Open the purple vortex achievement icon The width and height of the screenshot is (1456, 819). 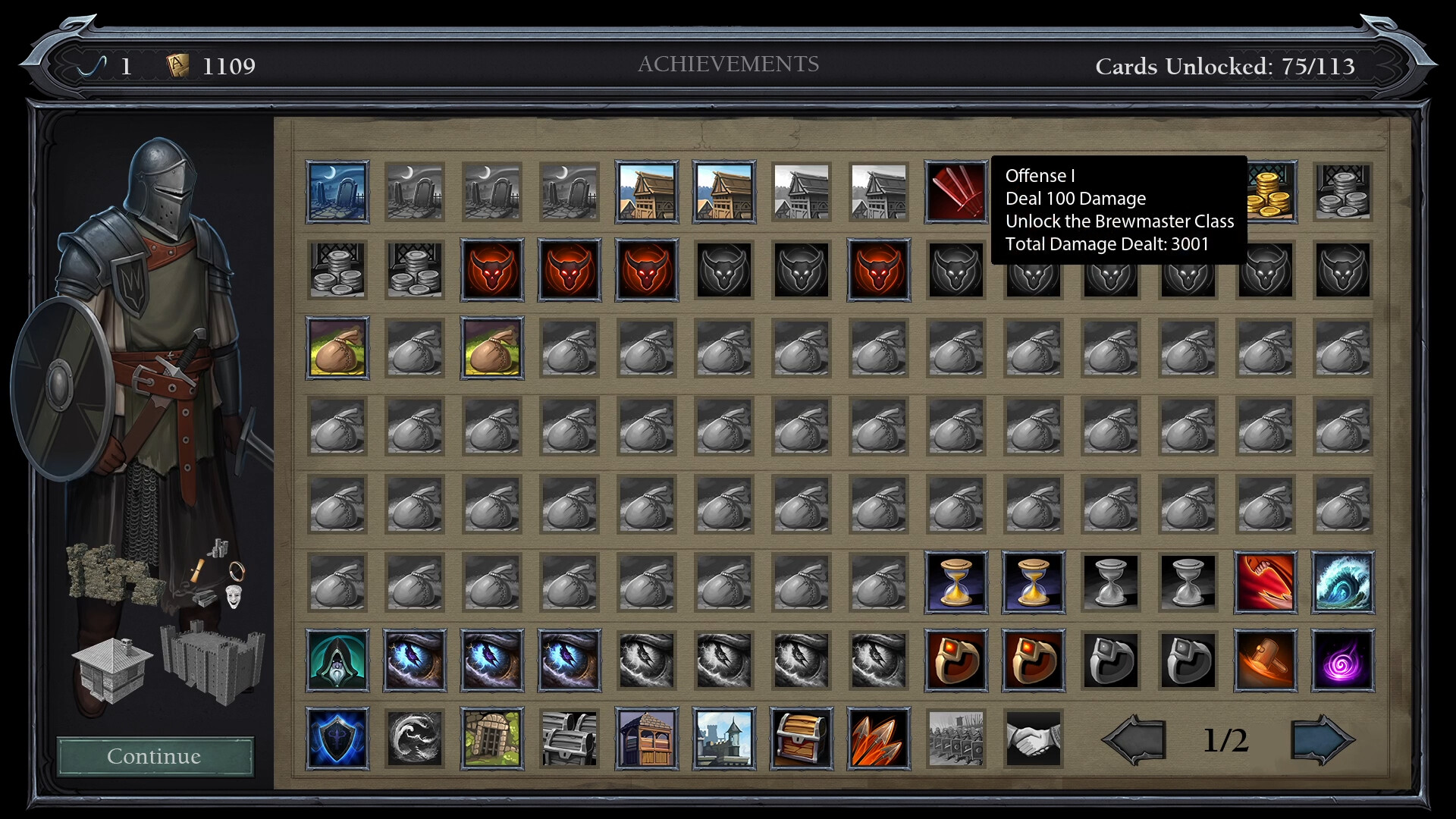click(1343, 660)
